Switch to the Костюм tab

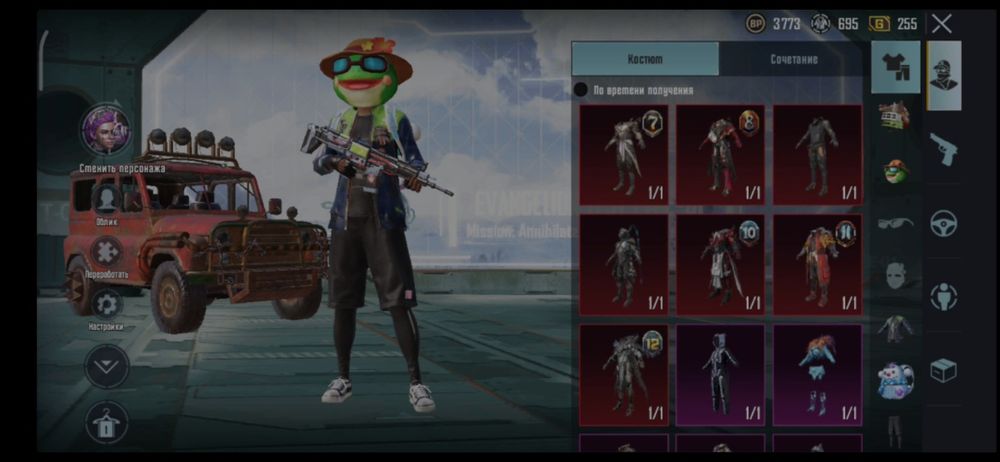(x=645, y=59)
